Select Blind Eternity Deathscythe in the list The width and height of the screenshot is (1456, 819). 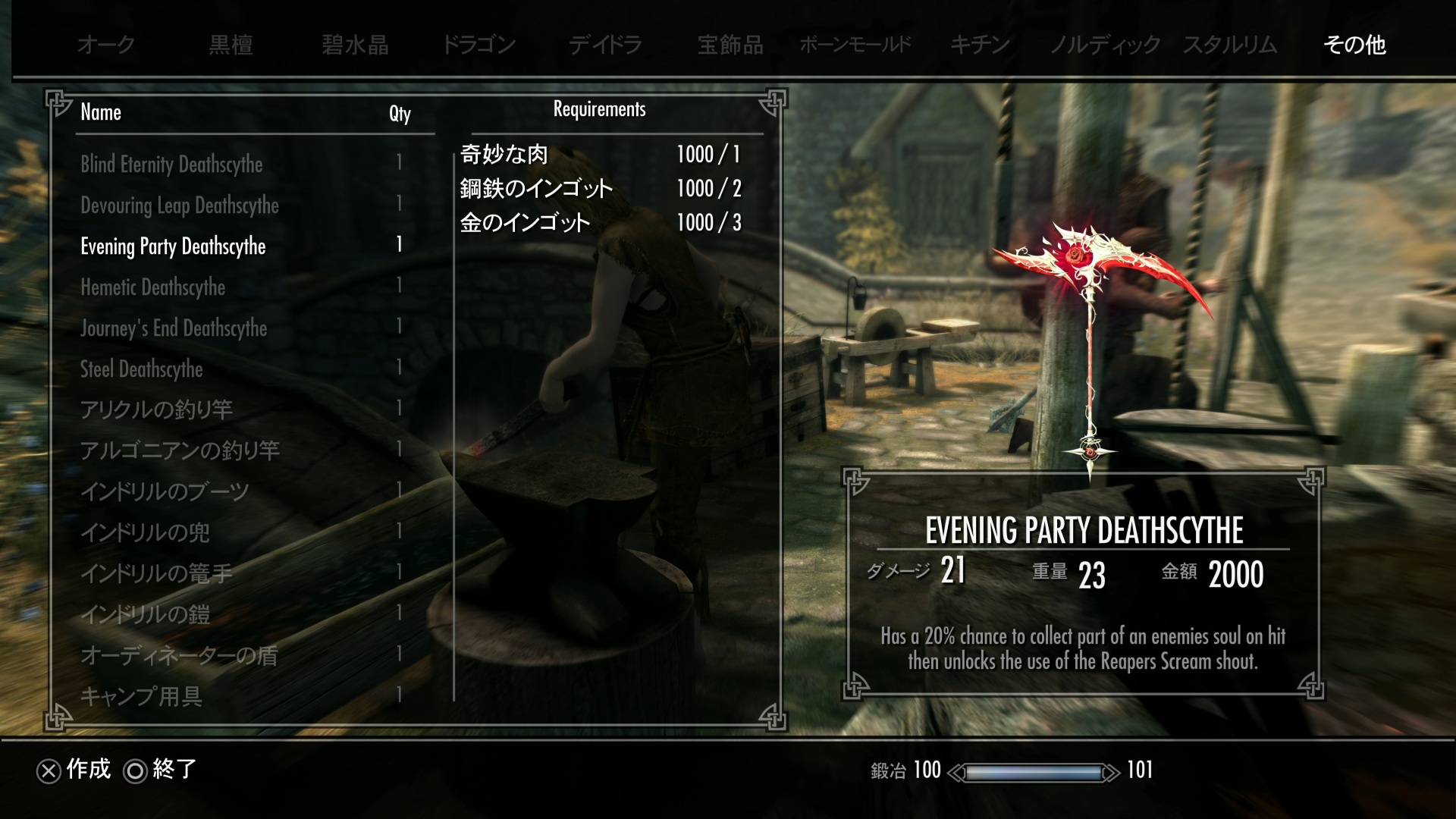tap(171, 164)
